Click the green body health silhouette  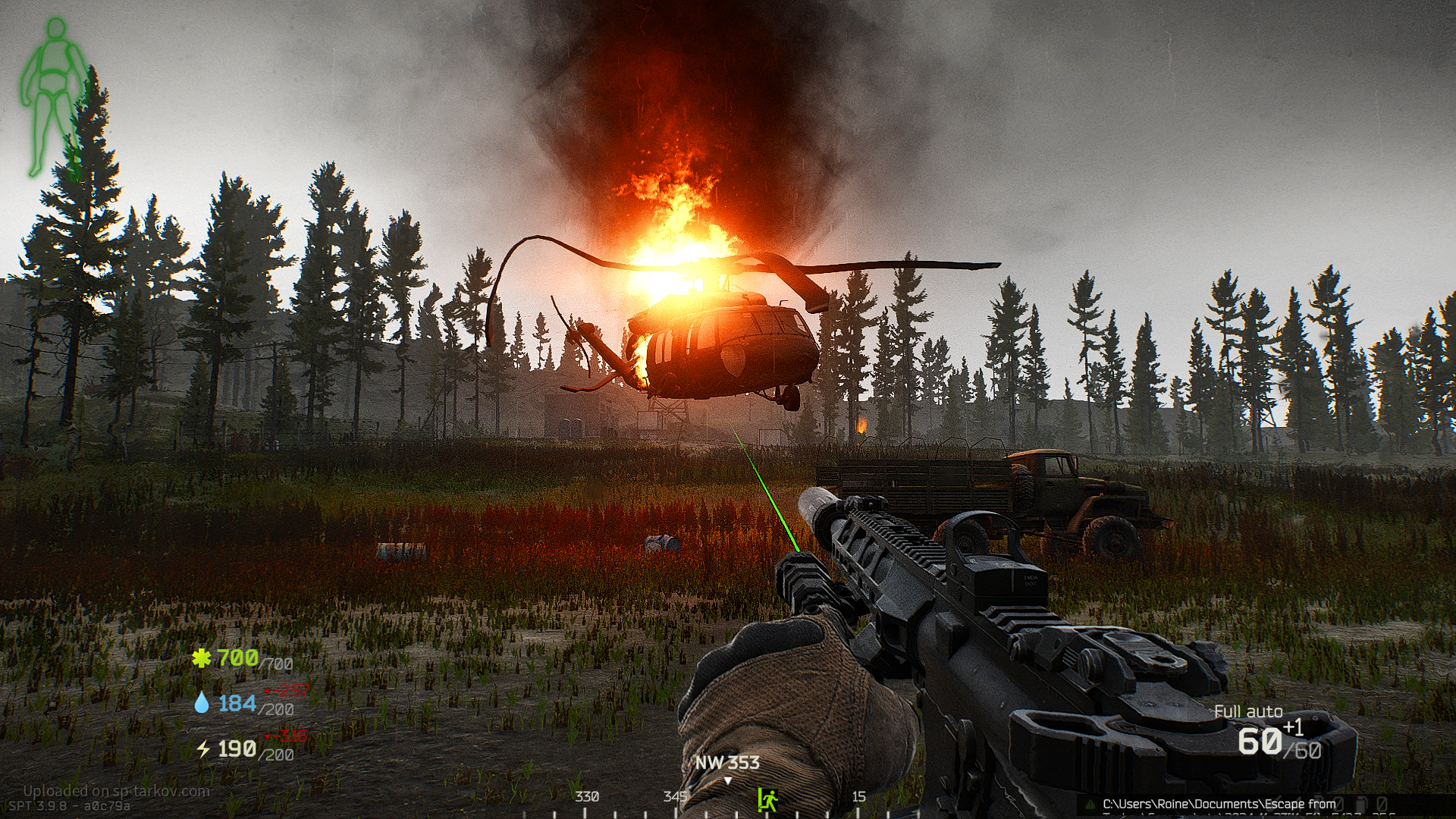[52, 97]
